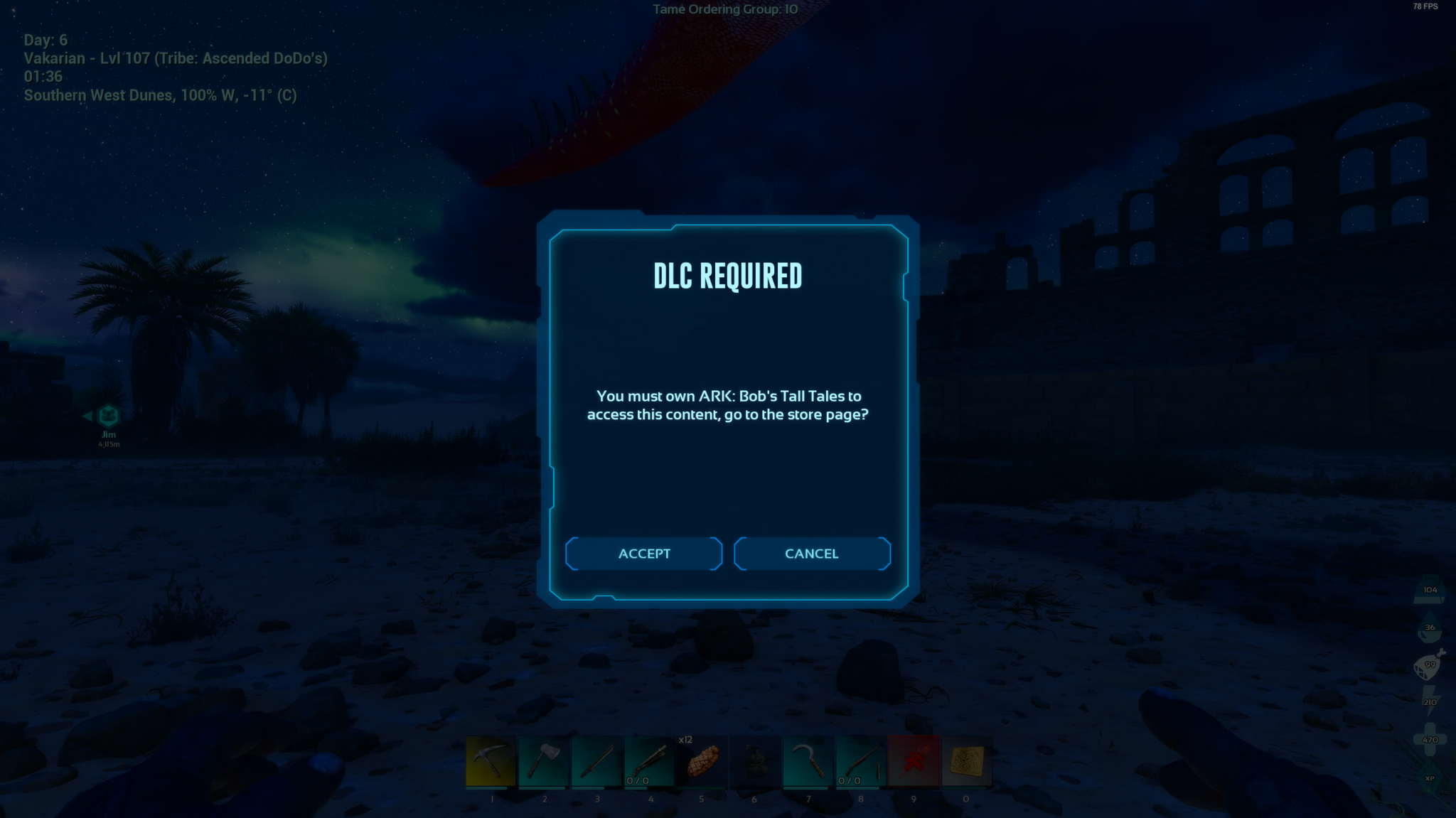This screenshot has width=1456, height=818.
Task: Pick the sickle hotbar slot
Action: coord(808,762)
